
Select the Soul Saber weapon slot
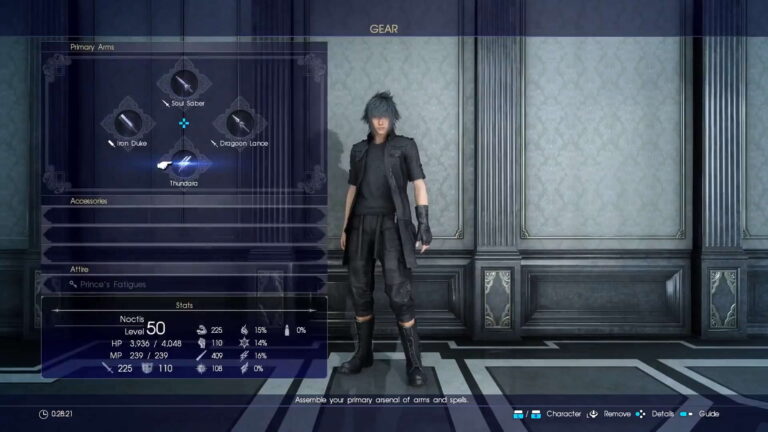click(x=184, y=83)
